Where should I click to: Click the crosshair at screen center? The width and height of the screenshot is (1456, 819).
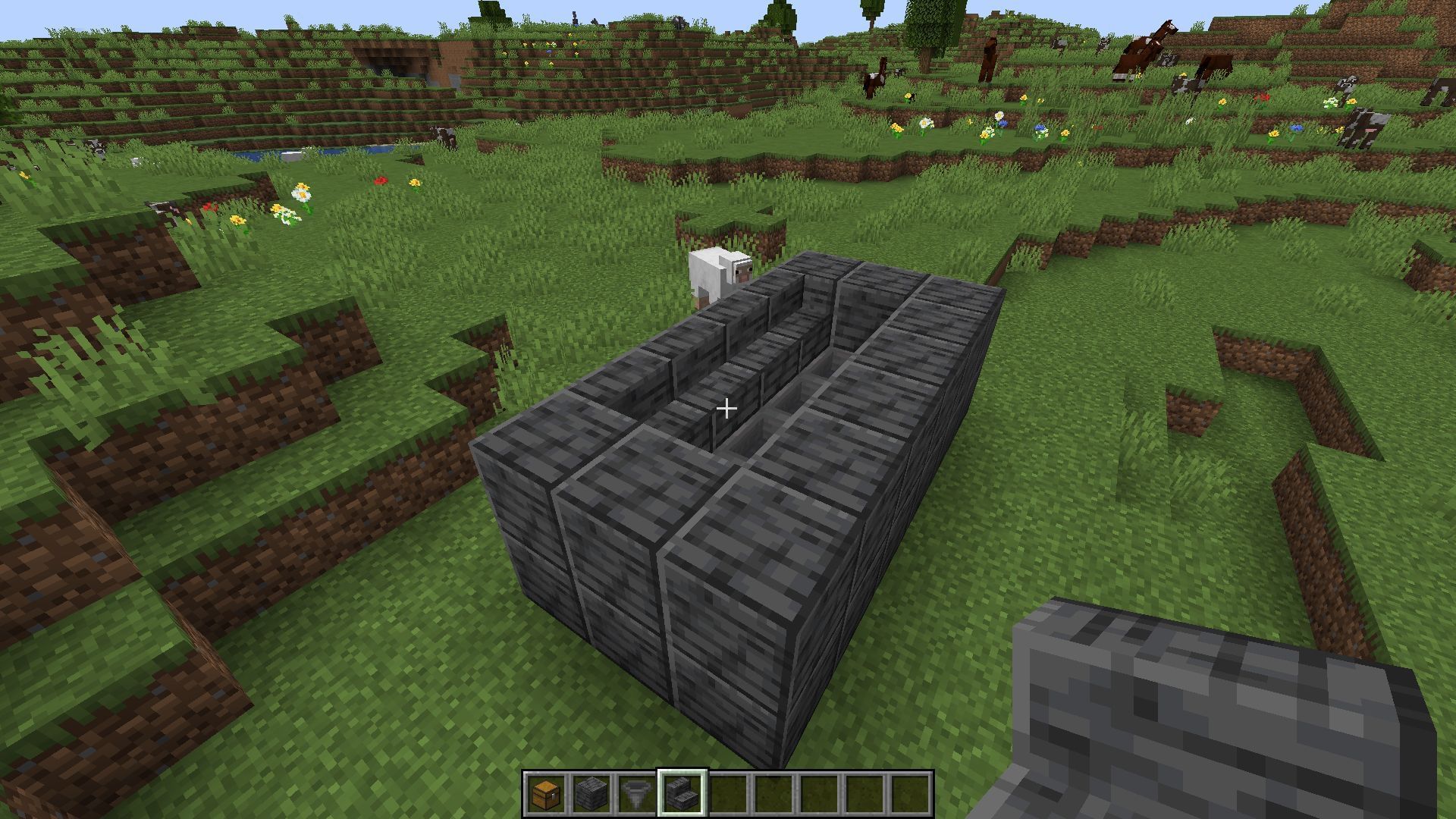point(727,409)
